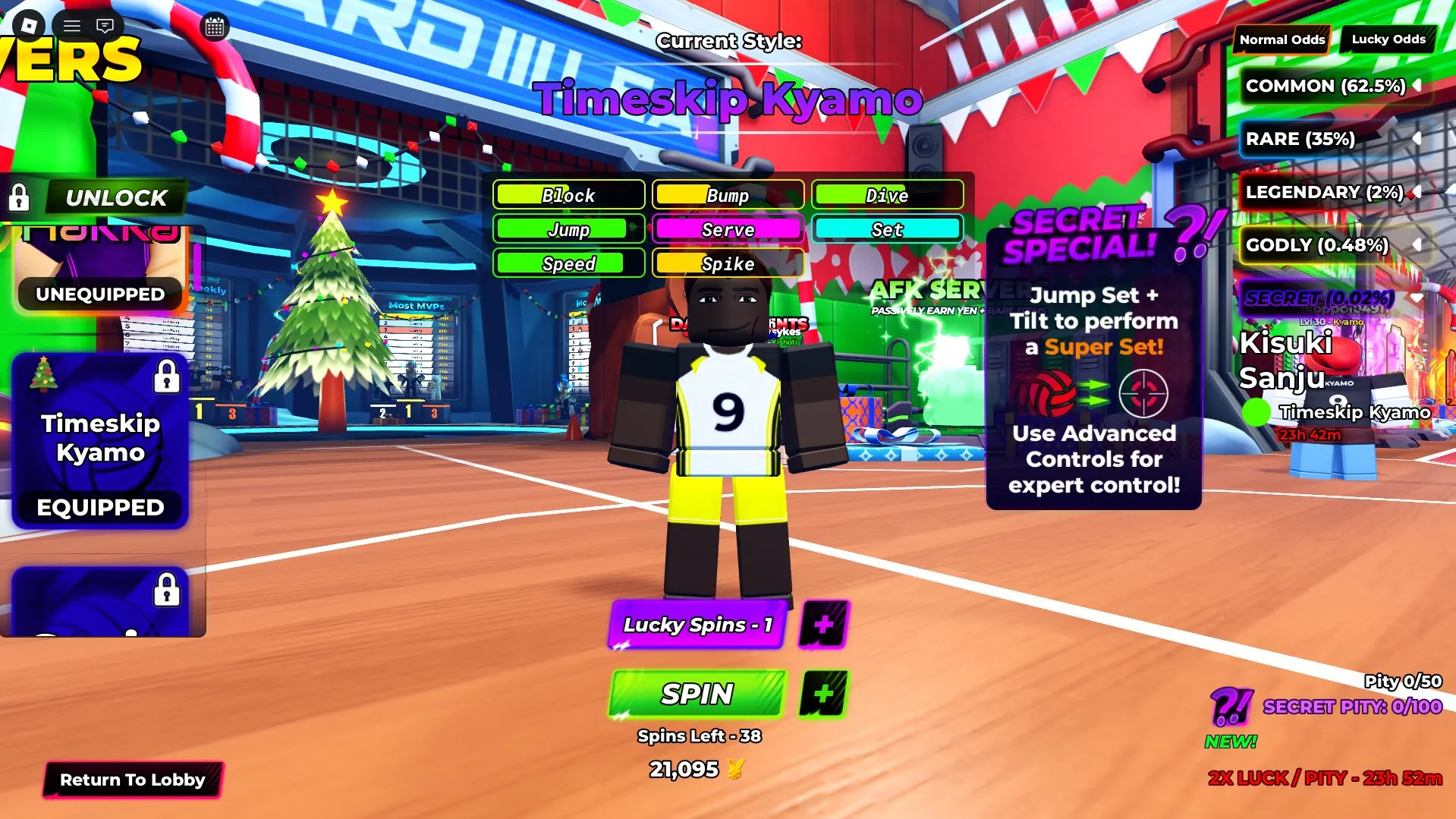Spin for a new style
Image resolution: width=1456 pixels, height=819 pixels.
[697, 694]
